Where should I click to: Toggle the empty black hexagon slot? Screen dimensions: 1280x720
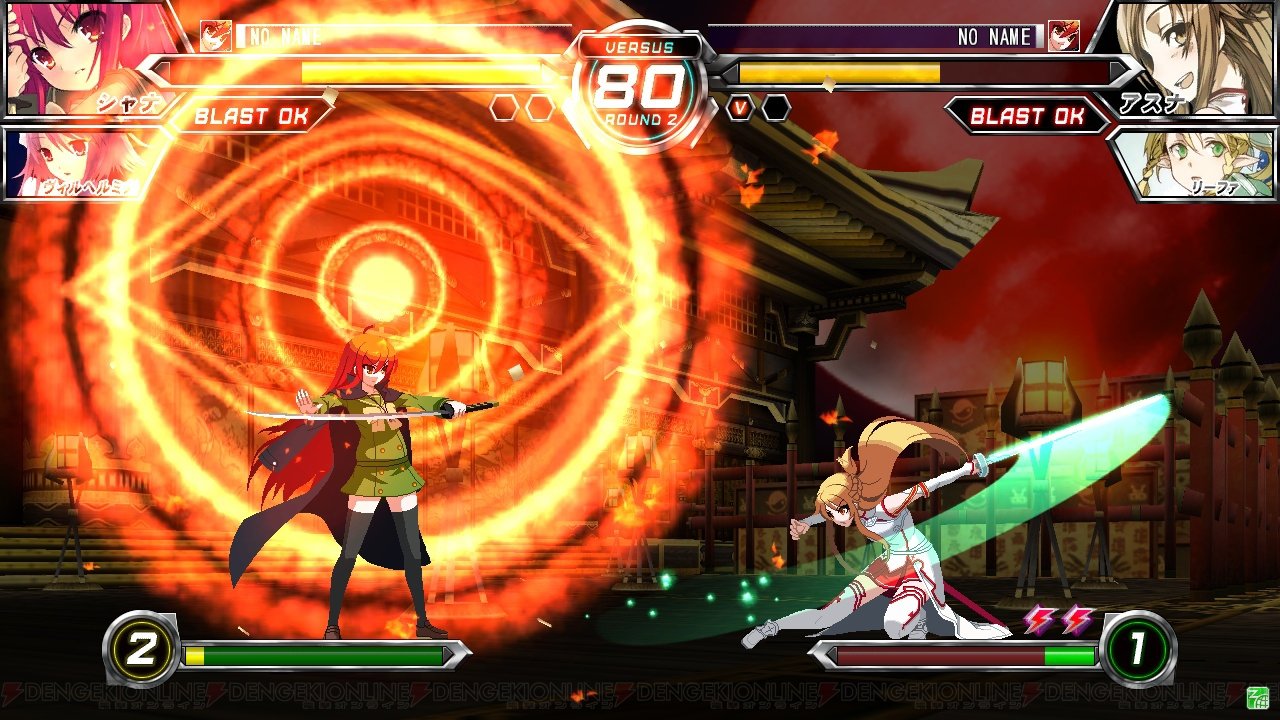coord(775,108)
